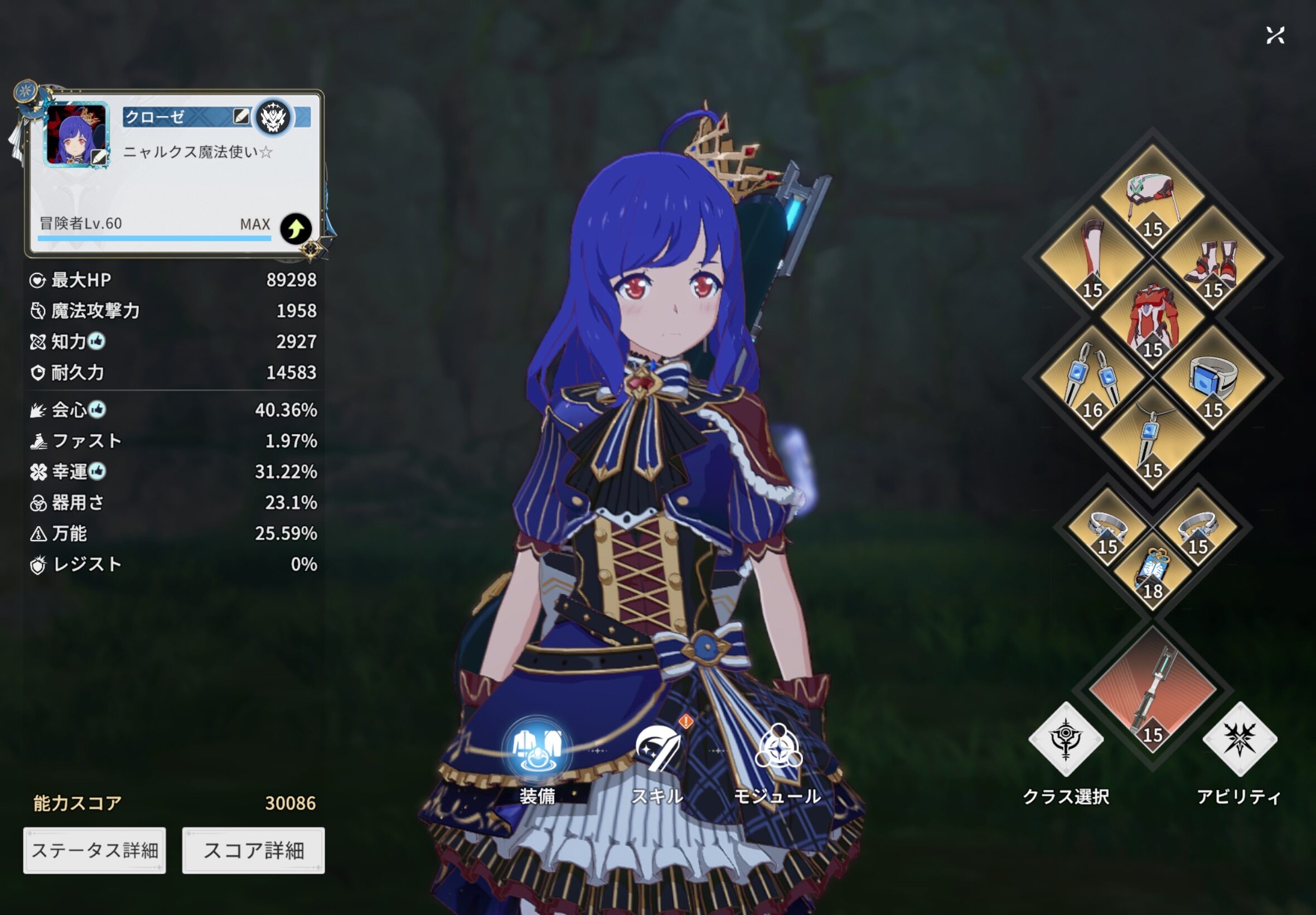Image resolution: width=1316 pixels, height=915 pixels.
Task: Open ステータス詳細 status details
Action: (95, 850)
